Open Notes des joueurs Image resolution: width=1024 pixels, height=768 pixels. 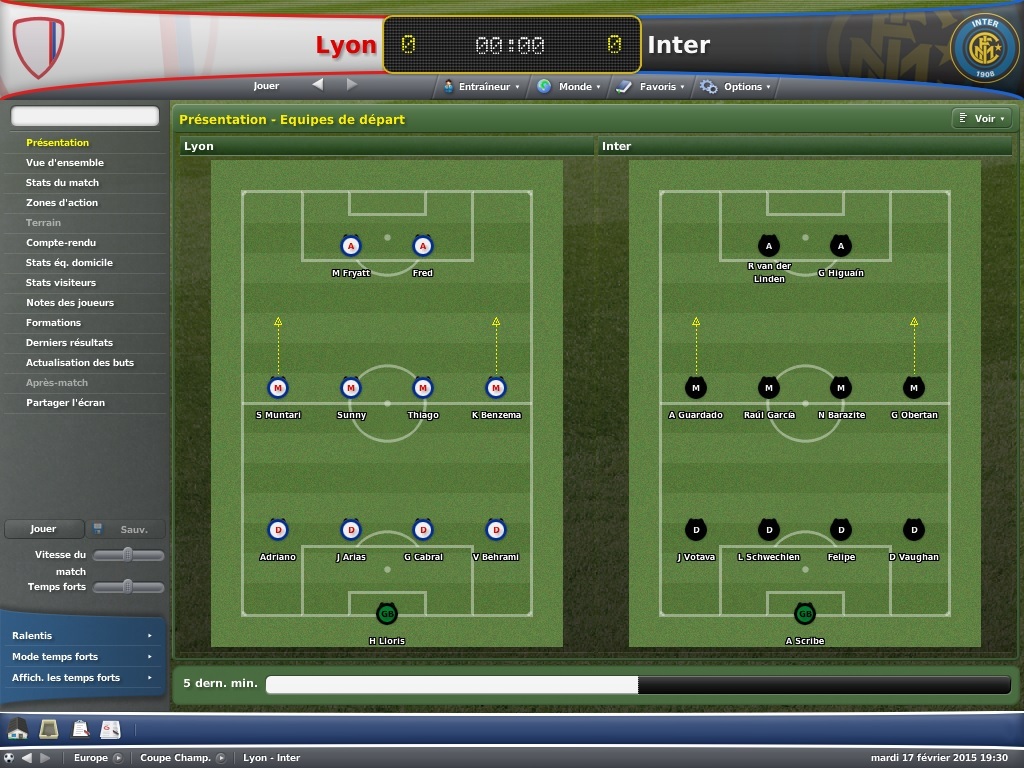coord(70,303)
